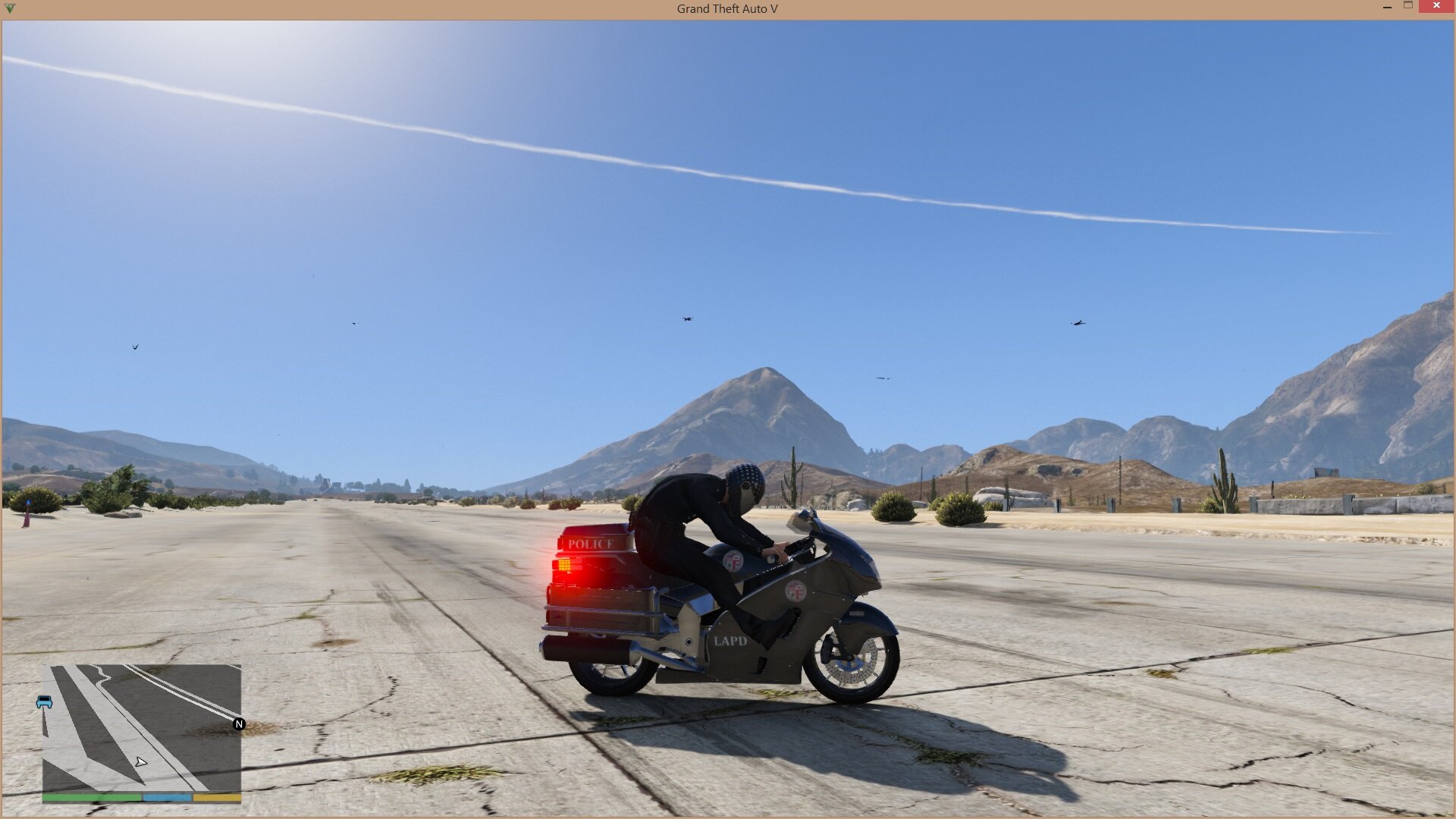This screenshot has height=819, width=1456.
Task: Close the Grand Theft Auto V window
Action: click(1436, 6)
